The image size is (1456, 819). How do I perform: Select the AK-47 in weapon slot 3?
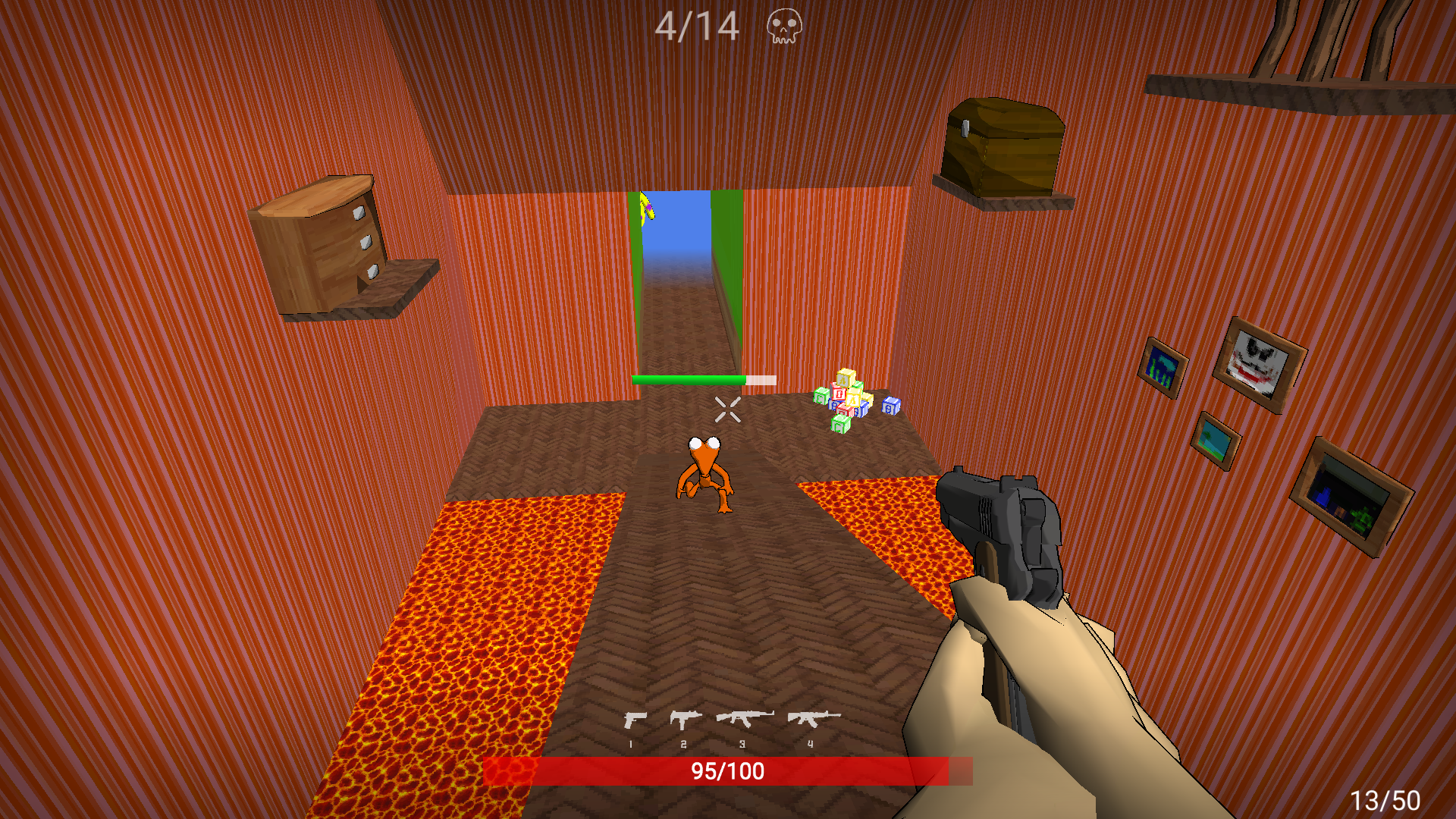click(x=743, y=719)
